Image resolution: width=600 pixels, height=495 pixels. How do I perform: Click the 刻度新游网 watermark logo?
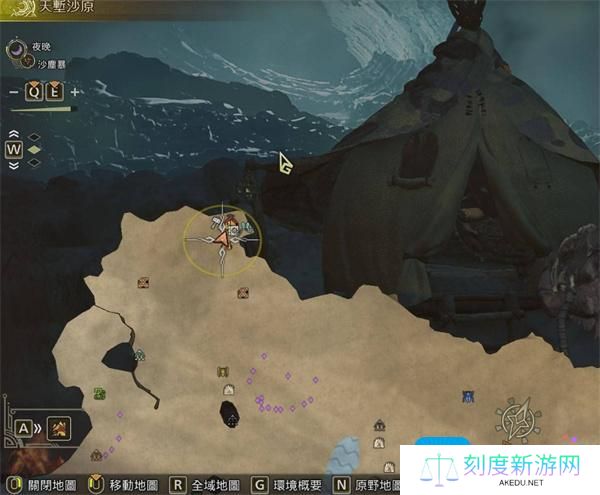(500, 469)
